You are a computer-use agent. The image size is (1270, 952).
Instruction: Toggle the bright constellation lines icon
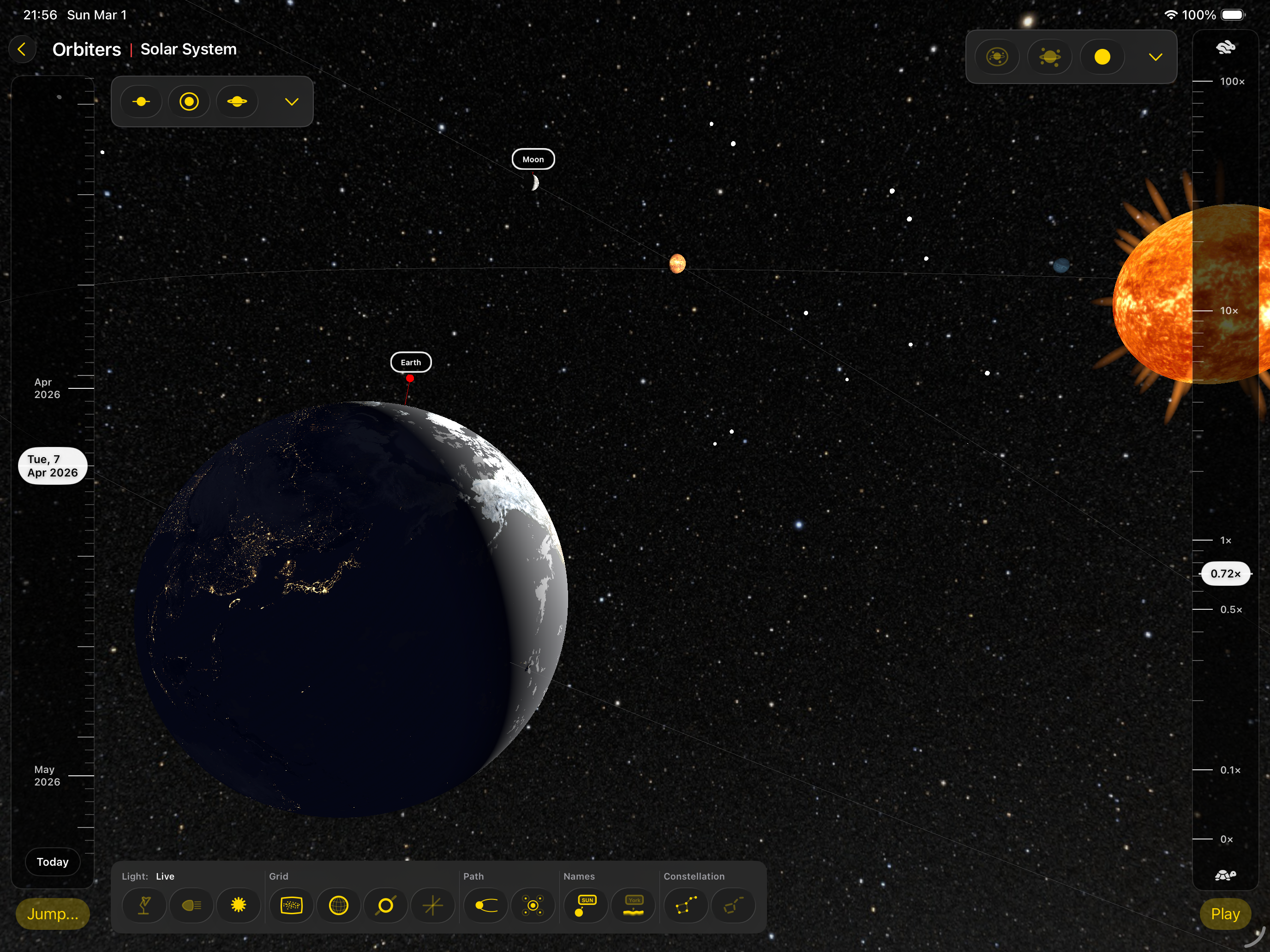pyautogui.click(x=685, y=905)
